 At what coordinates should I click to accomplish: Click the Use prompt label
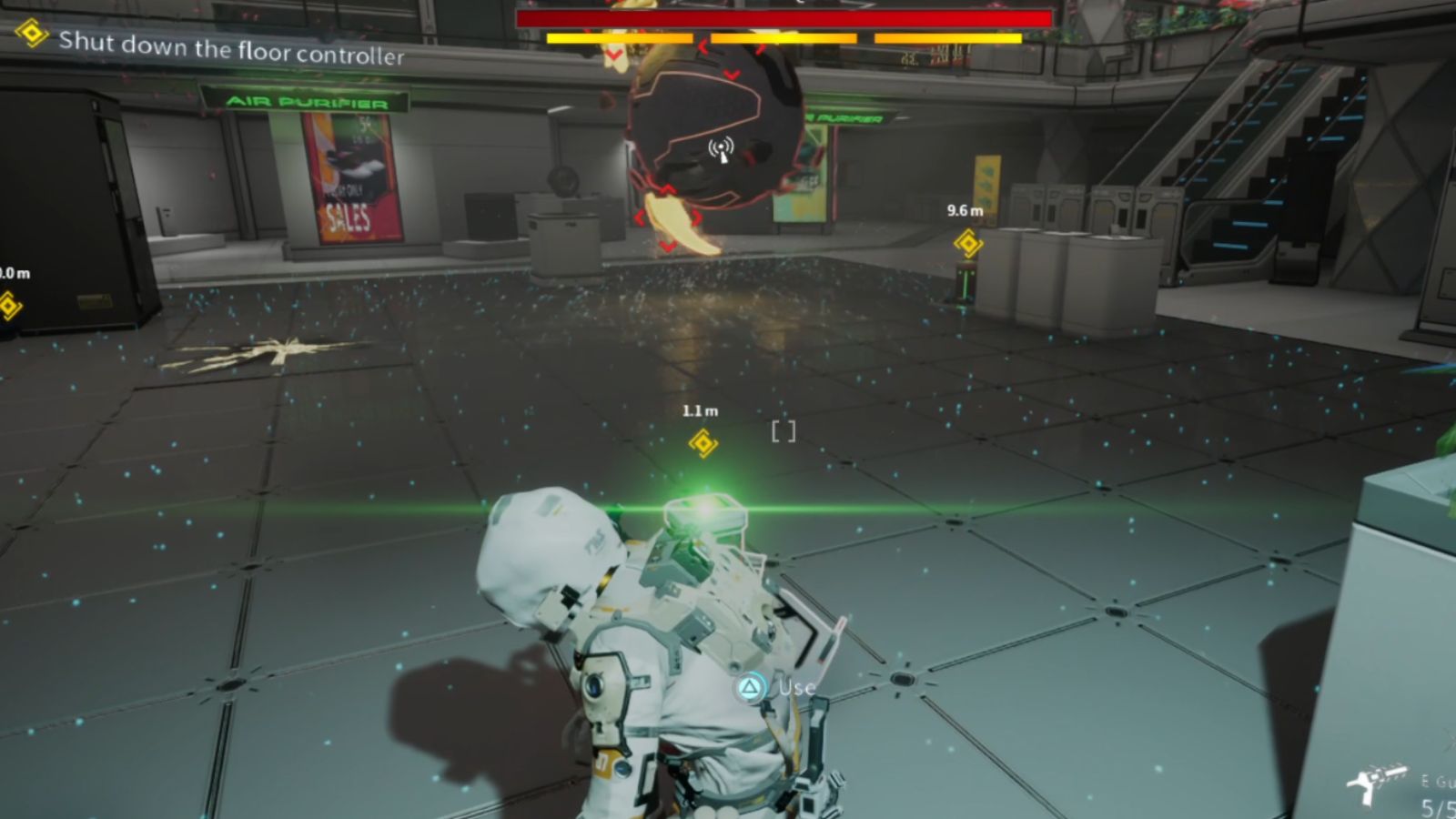click(x=793, y=689)
